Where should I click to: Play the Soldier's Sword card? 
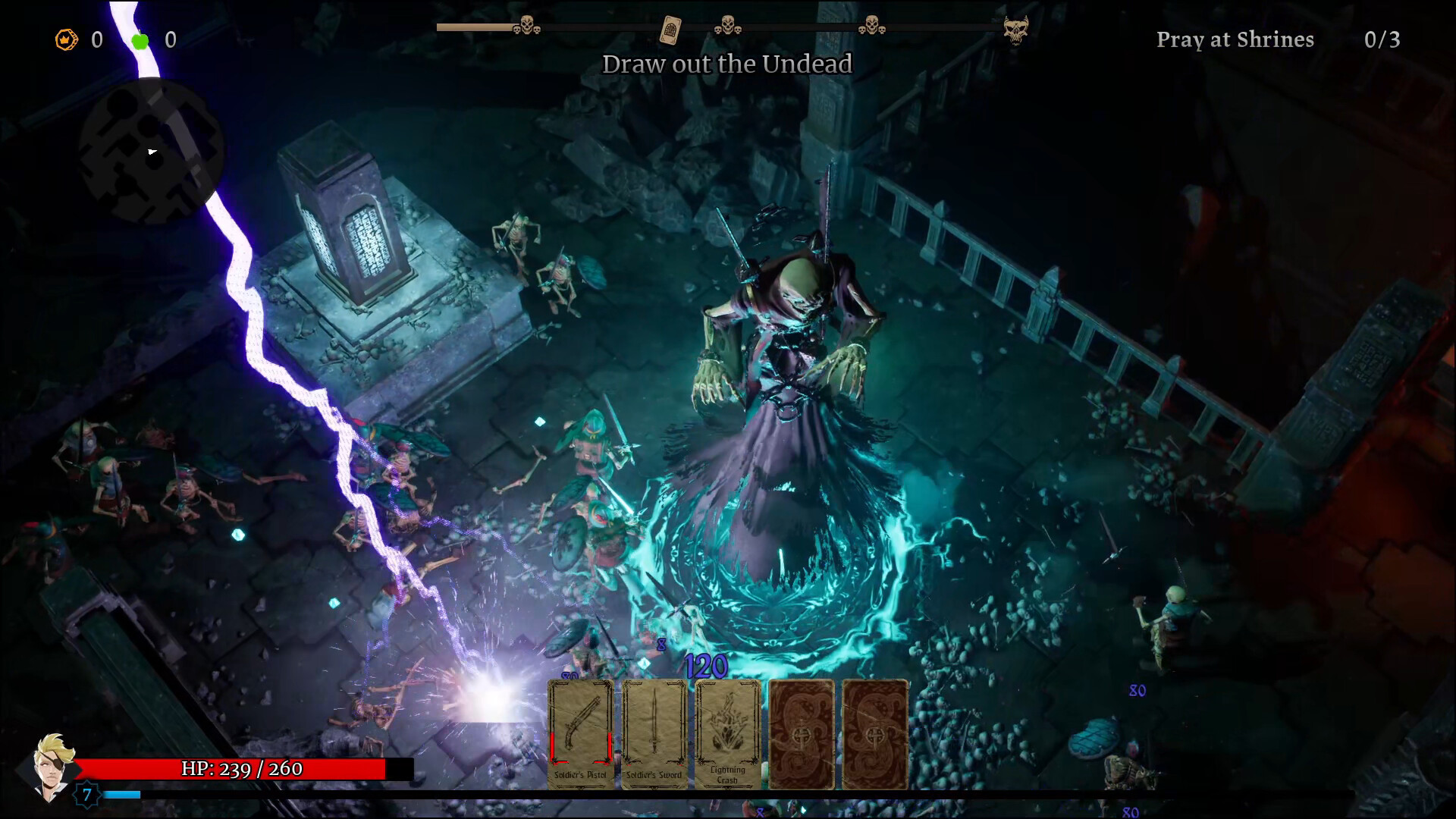[x=654, y=732]
